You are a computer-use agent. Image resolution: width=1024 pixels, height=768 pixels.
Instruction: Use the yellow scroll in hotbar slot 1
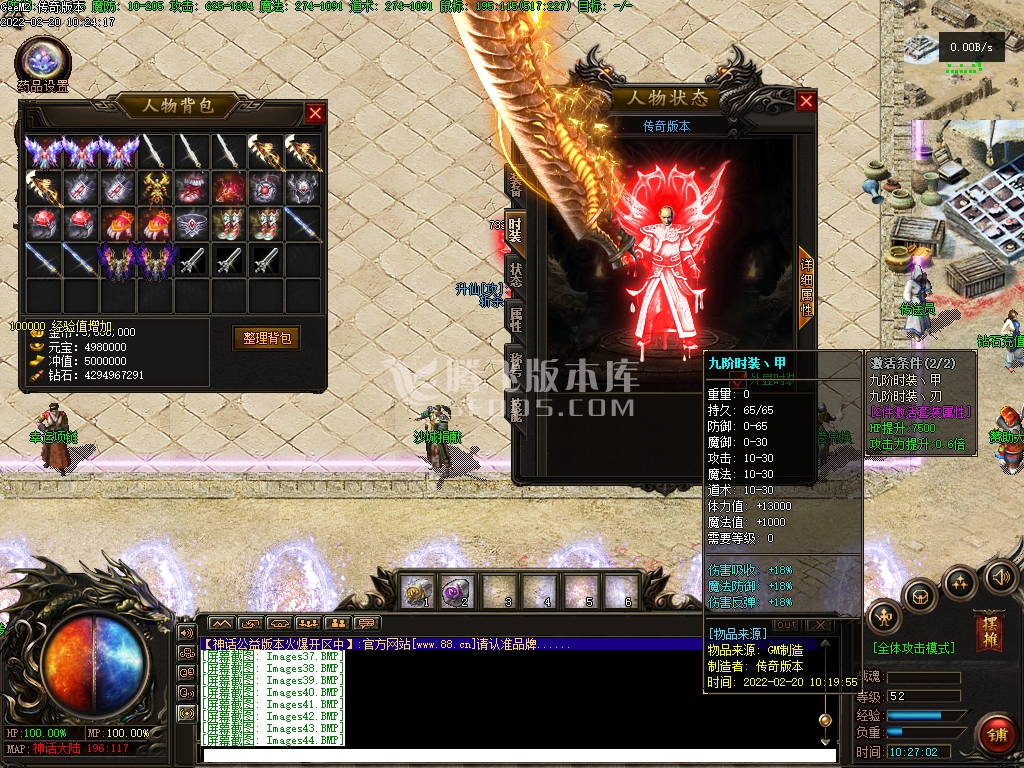416,592
